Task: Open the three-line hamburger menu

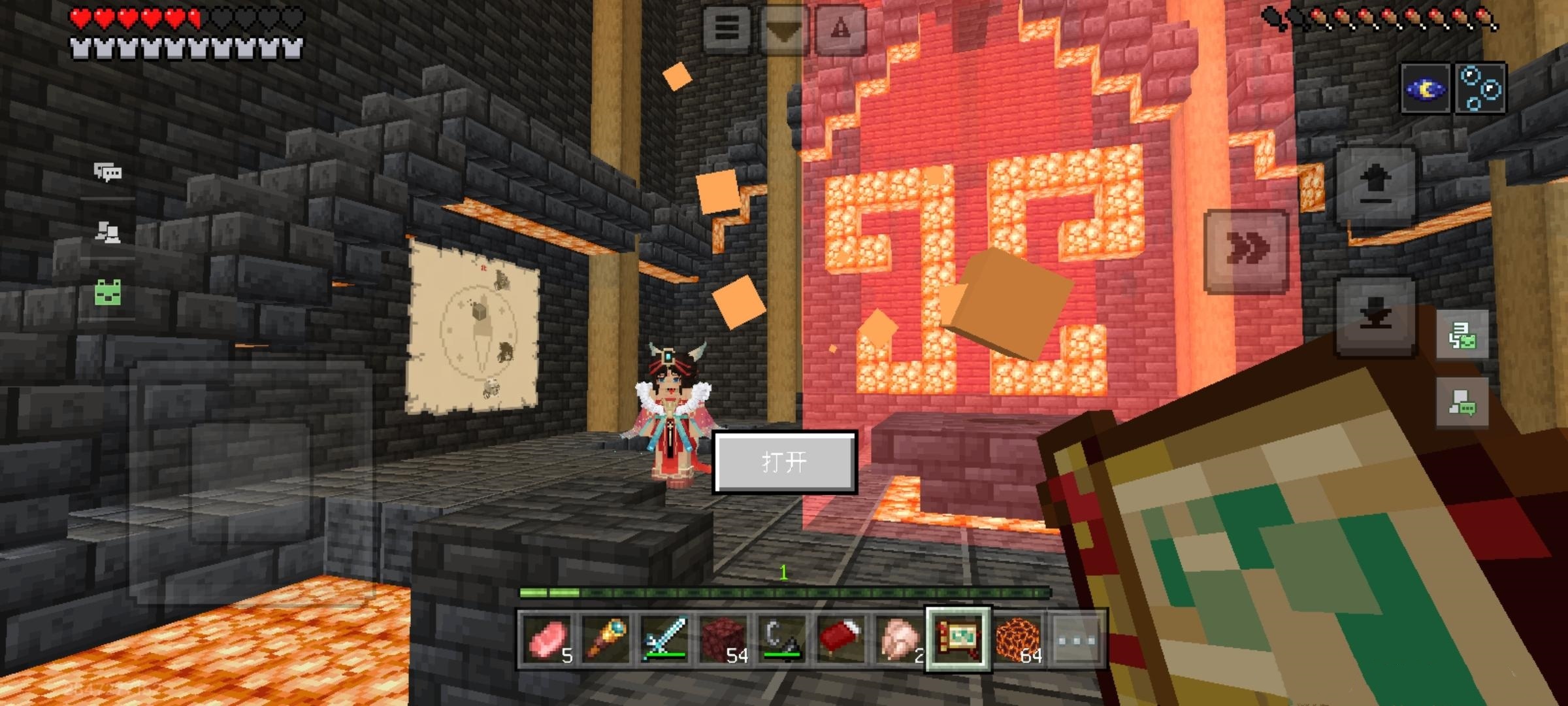Action: (727, 29)
